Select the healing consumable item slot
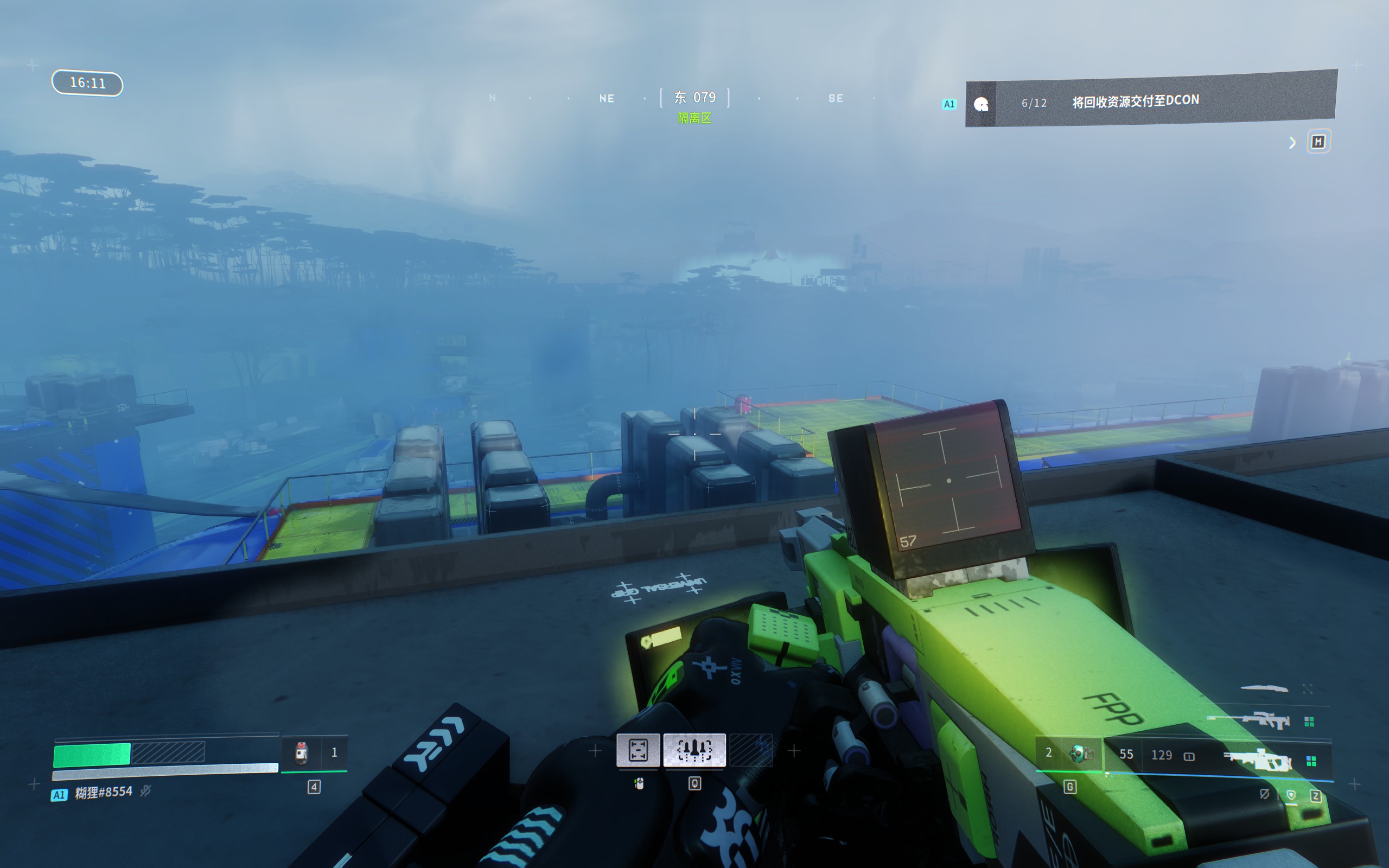1389x868 pixels. pos(301,752)
